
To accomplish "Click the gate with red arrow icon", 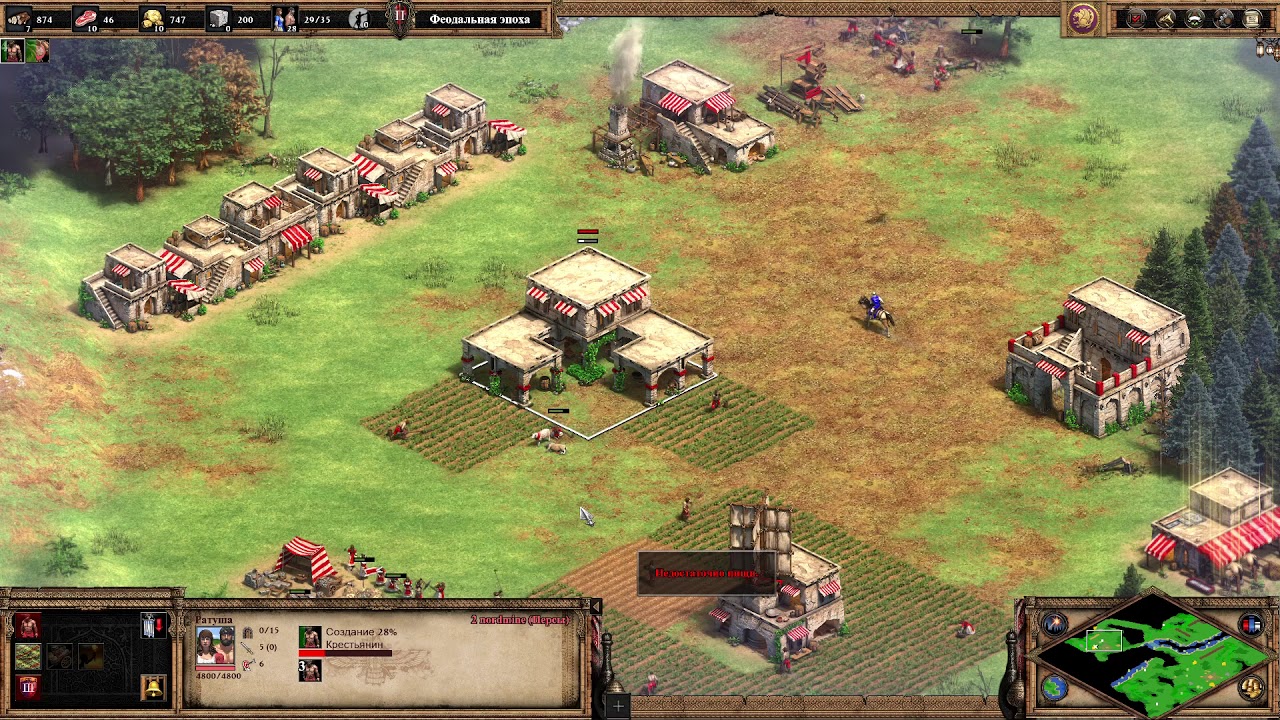I will [153, 627].
